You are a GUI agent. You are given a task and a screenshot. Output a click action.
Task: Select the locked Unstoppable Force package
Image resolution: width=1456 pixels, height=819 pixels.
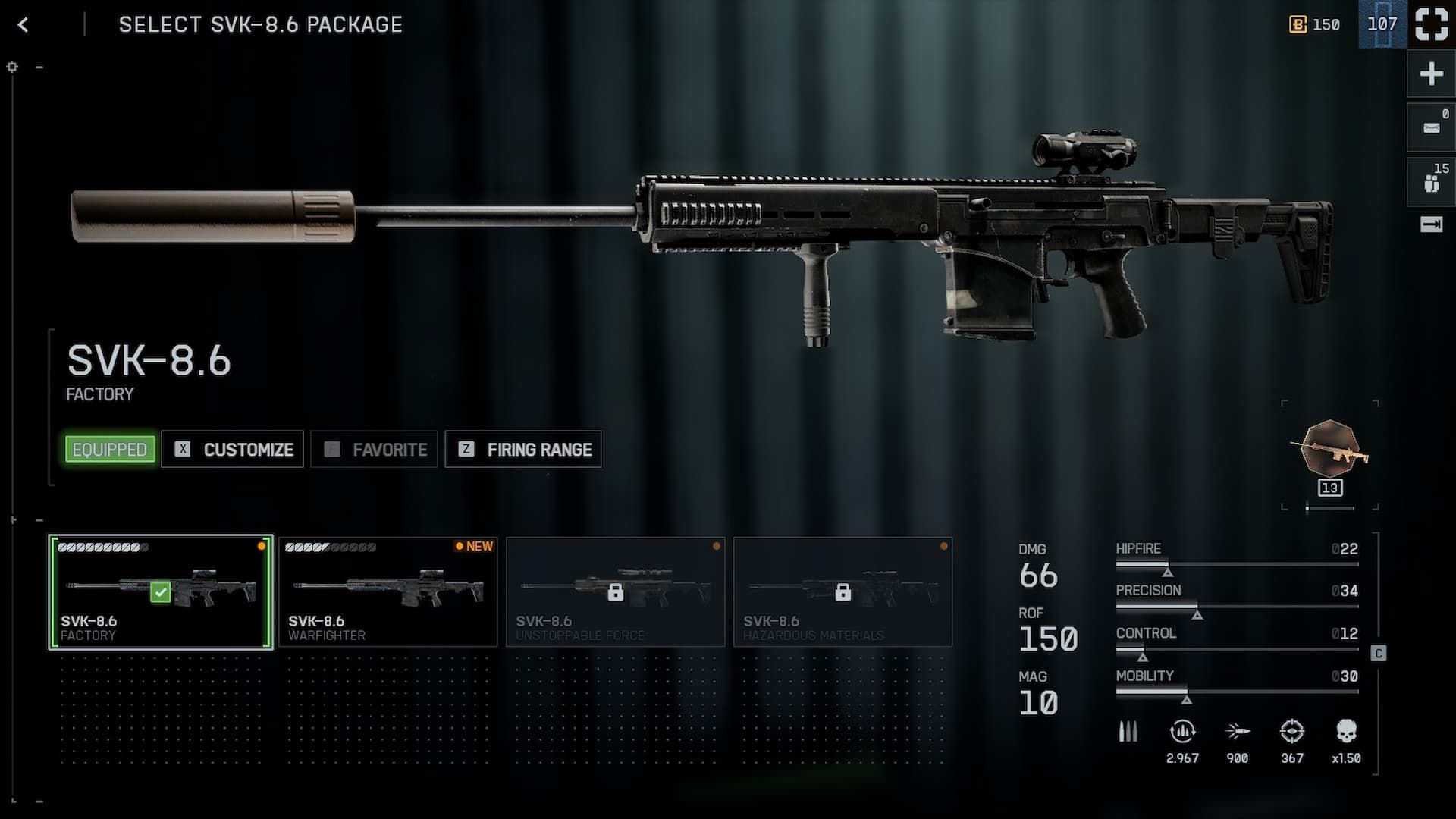point(615,592)
